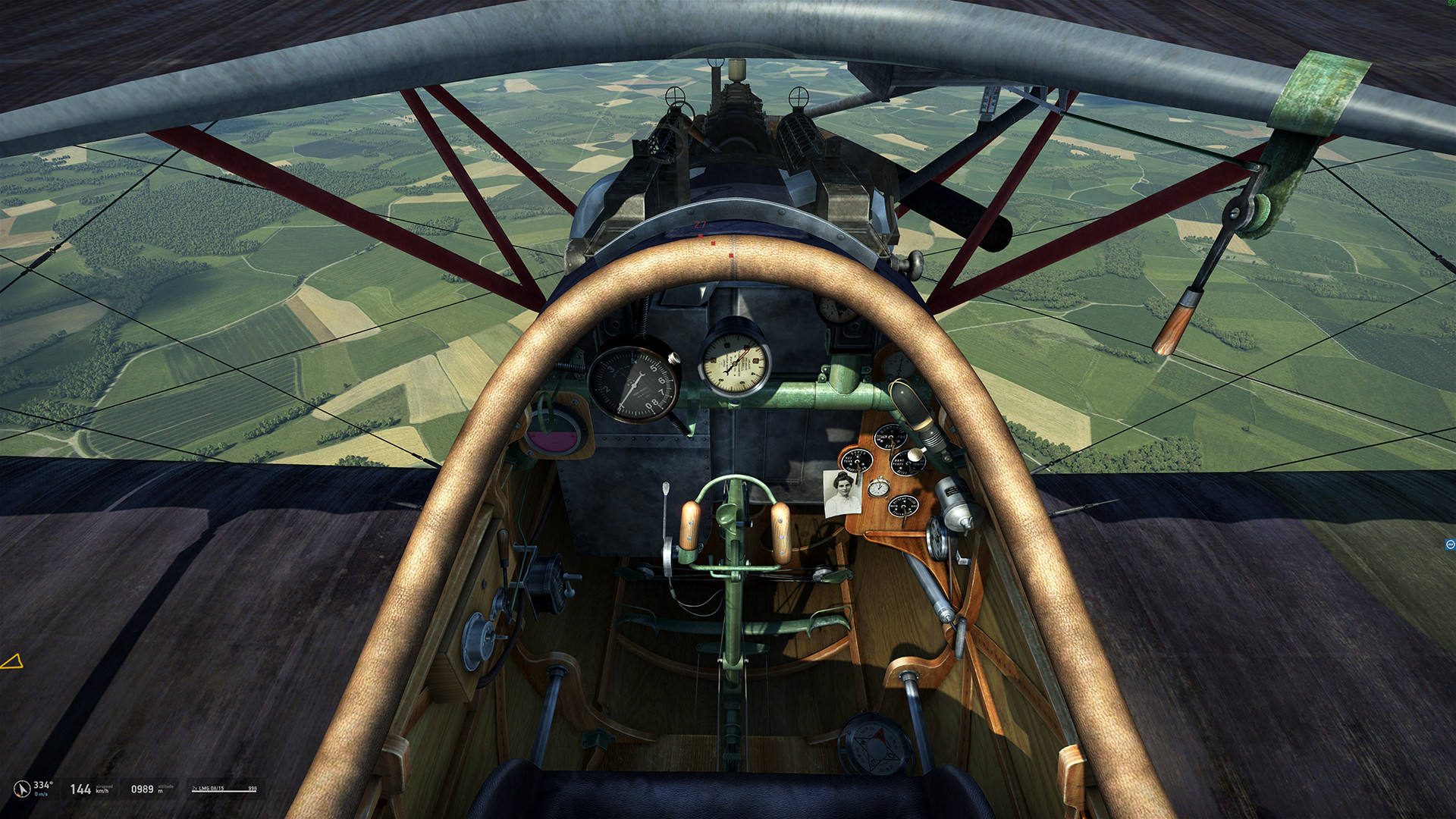Switch the Handpumpe selector lever
1456x819 pixels.
coord(908,463)
